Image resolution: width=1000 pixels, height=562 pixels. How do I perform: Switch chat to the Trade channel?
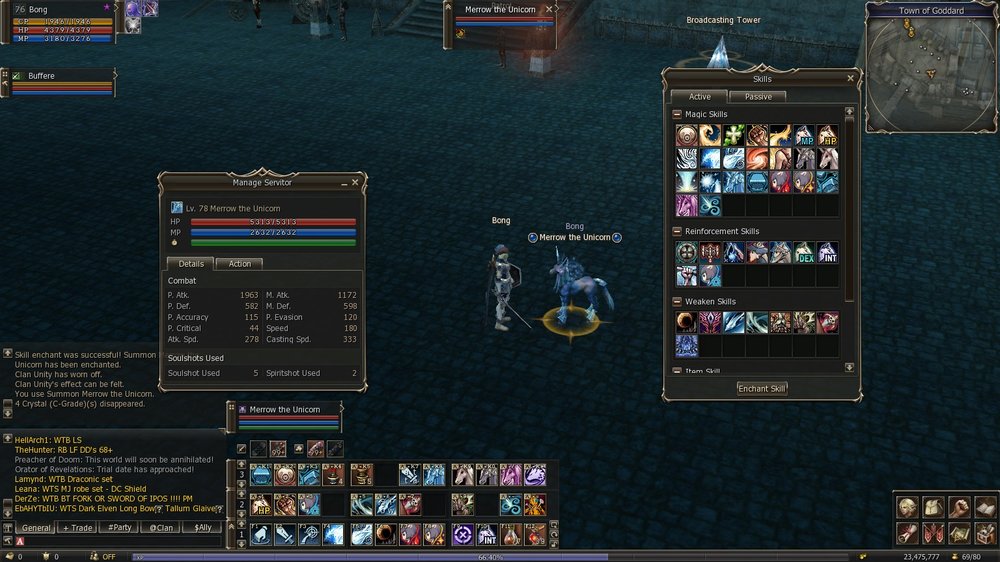78,527
